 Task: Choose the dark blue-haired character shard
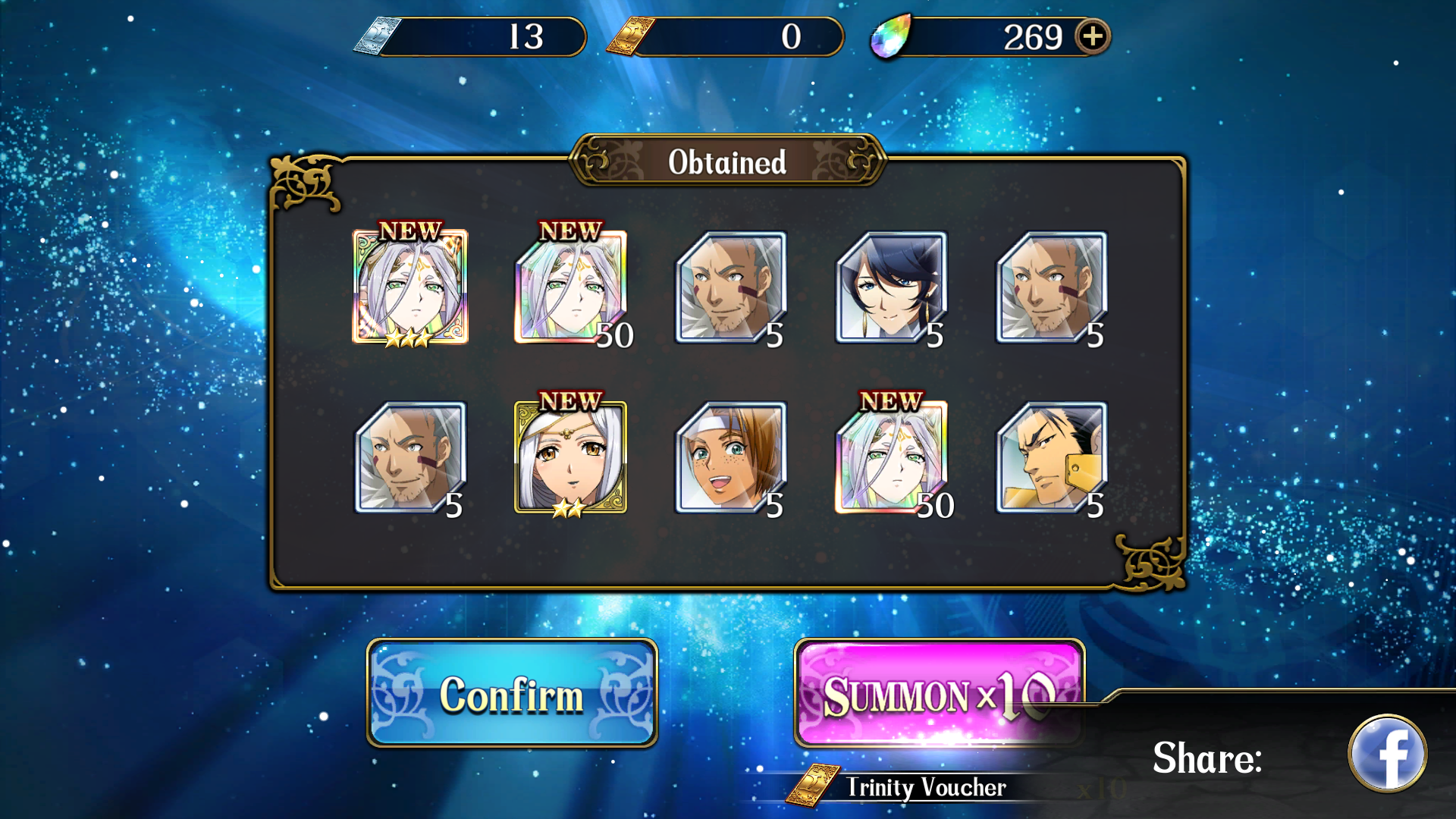[891, 288]
